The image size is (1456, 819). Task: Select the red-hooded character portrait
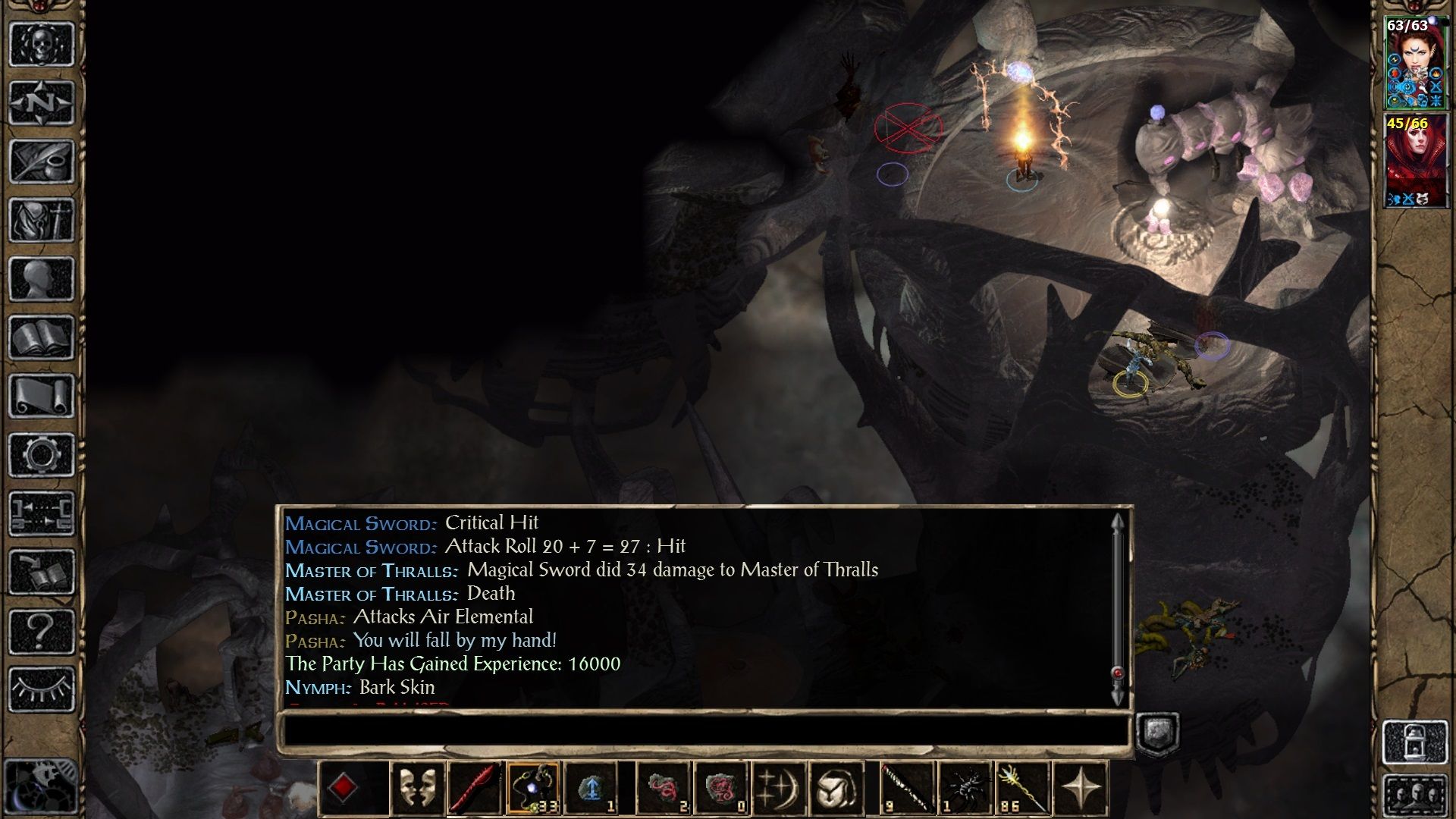click(x=1407, y=161)
